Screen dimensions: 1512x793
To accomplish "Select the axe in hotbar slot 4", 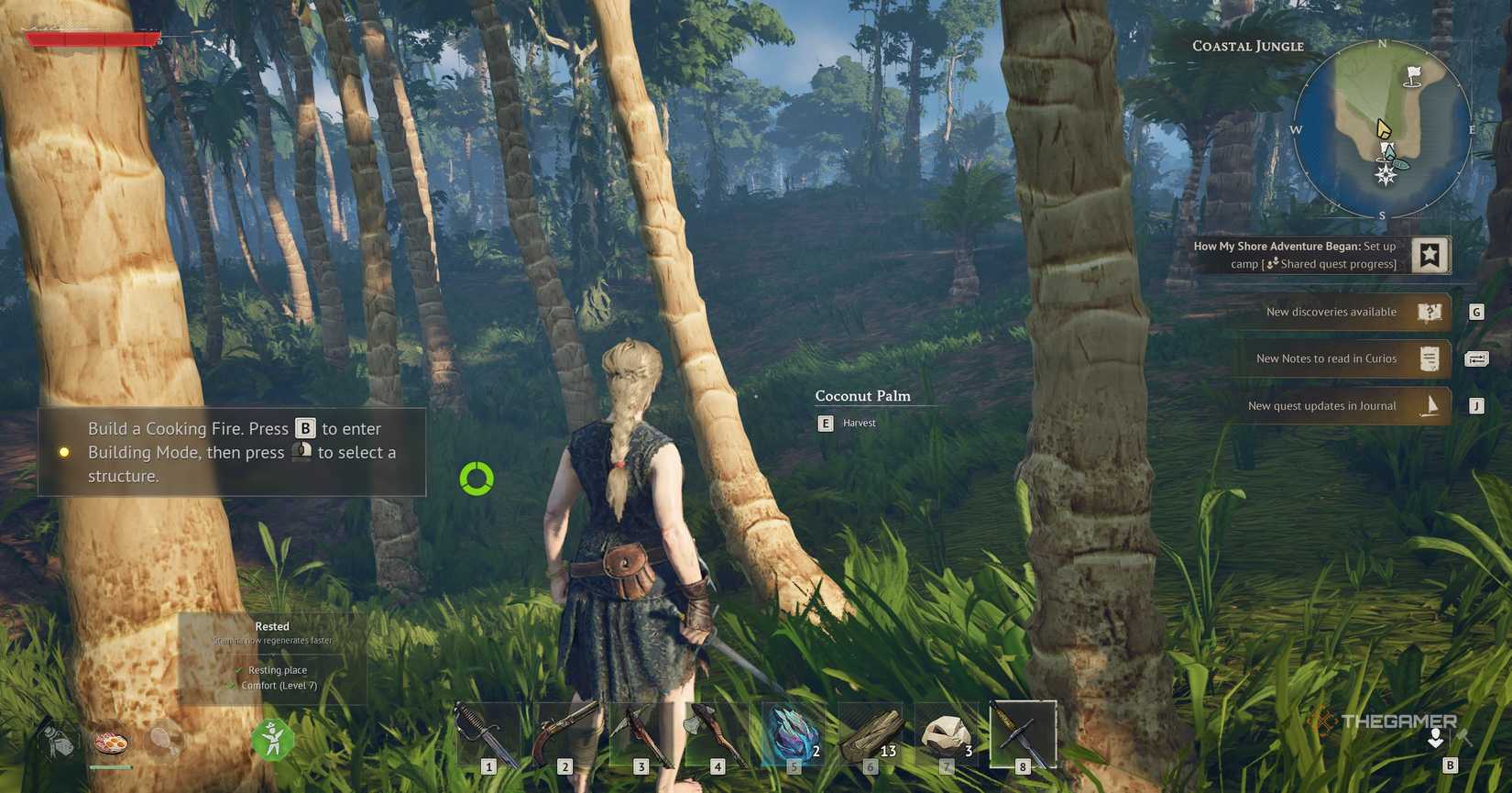I will coord(717,733).
